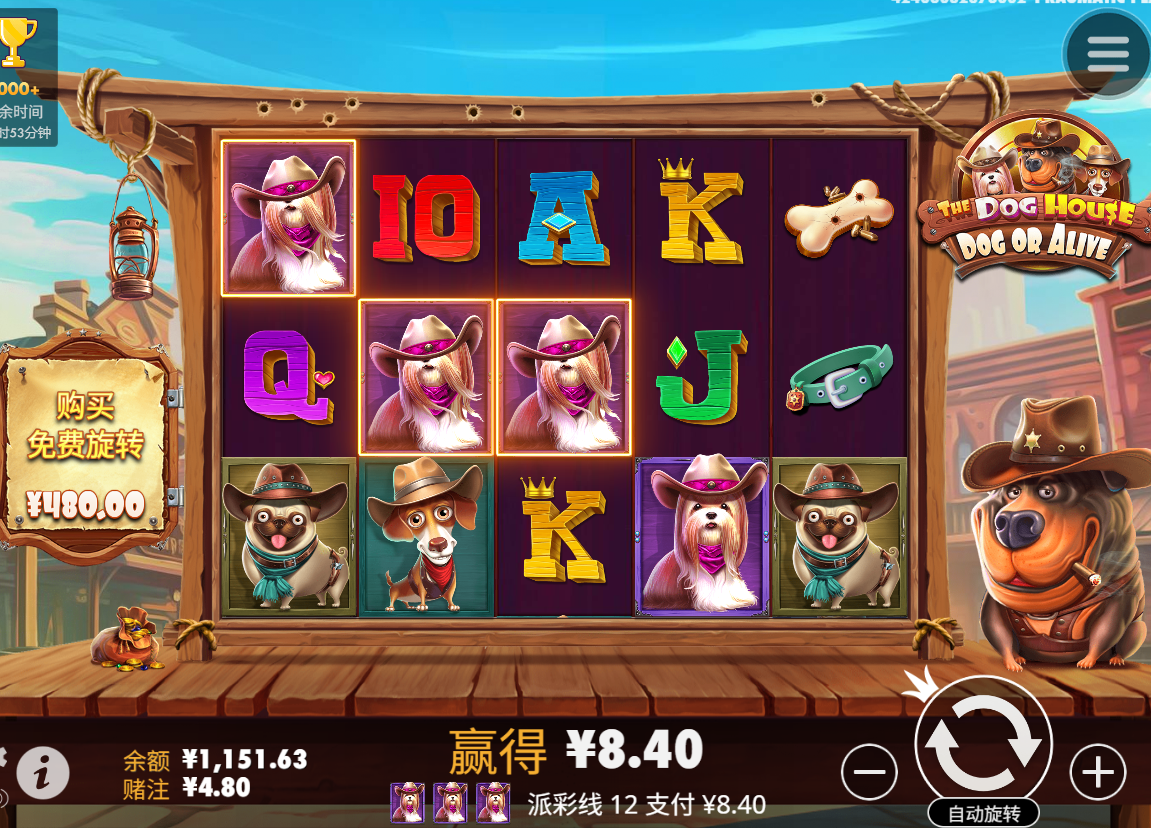Screen dimensions: 1151x828
Task: Spin the reels with the circular arrows button
Action: point(983,742)
